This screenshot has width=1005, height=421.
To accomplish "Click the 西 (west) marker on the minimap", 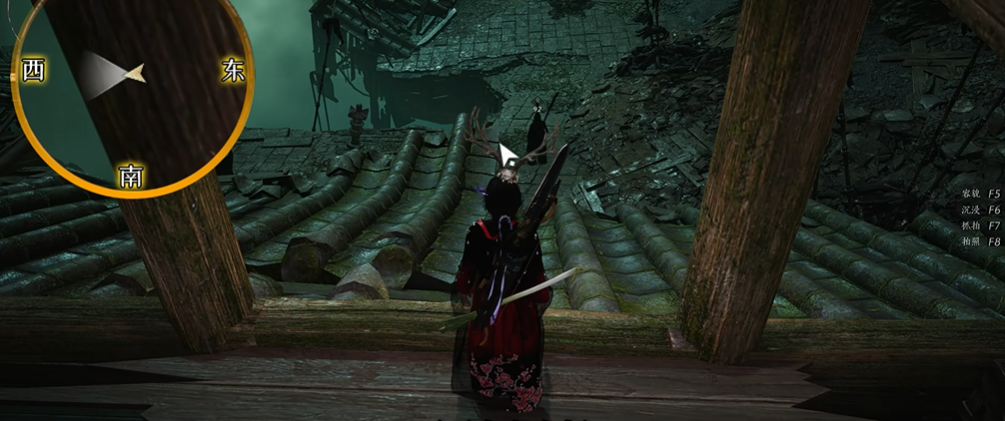I will 32,72.
